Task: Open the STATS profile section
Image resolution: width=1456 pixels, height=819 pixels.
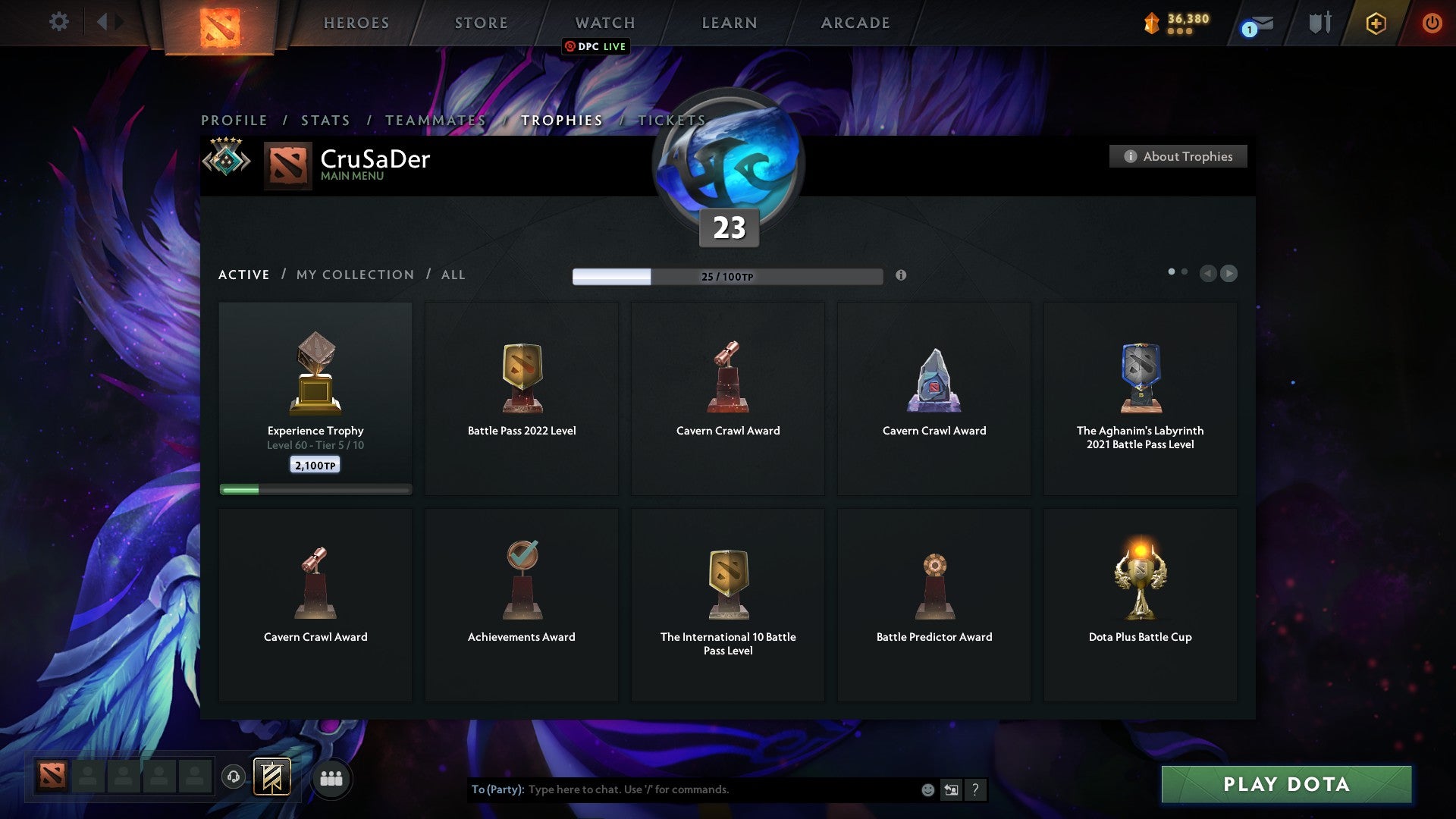Action: click(325, 120)
